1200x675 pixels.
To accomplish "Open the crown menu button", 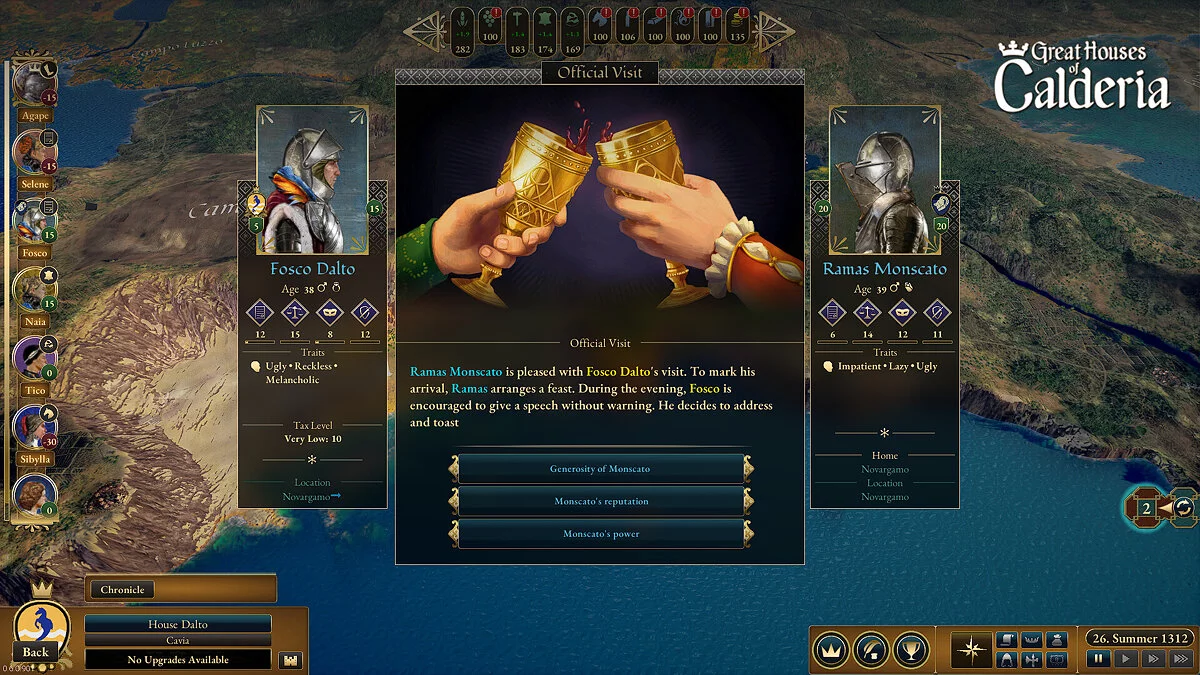I will click(831, 650).
